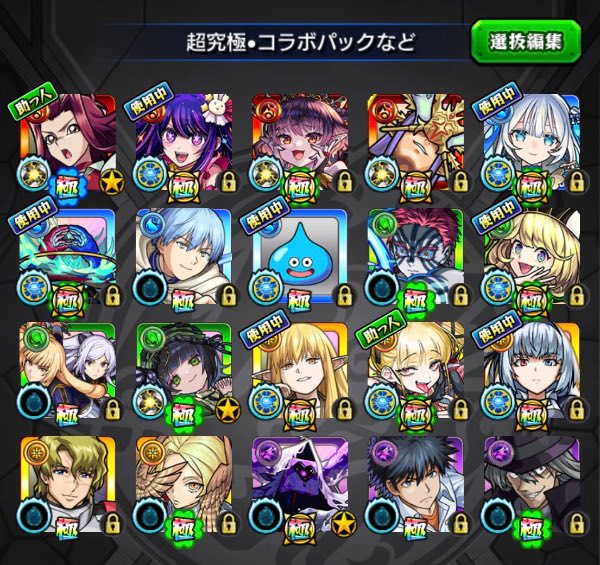The image size is (600, 565).
Task: Choose the red-haired girl with 助っ人 tag
Action: [66, 140]
